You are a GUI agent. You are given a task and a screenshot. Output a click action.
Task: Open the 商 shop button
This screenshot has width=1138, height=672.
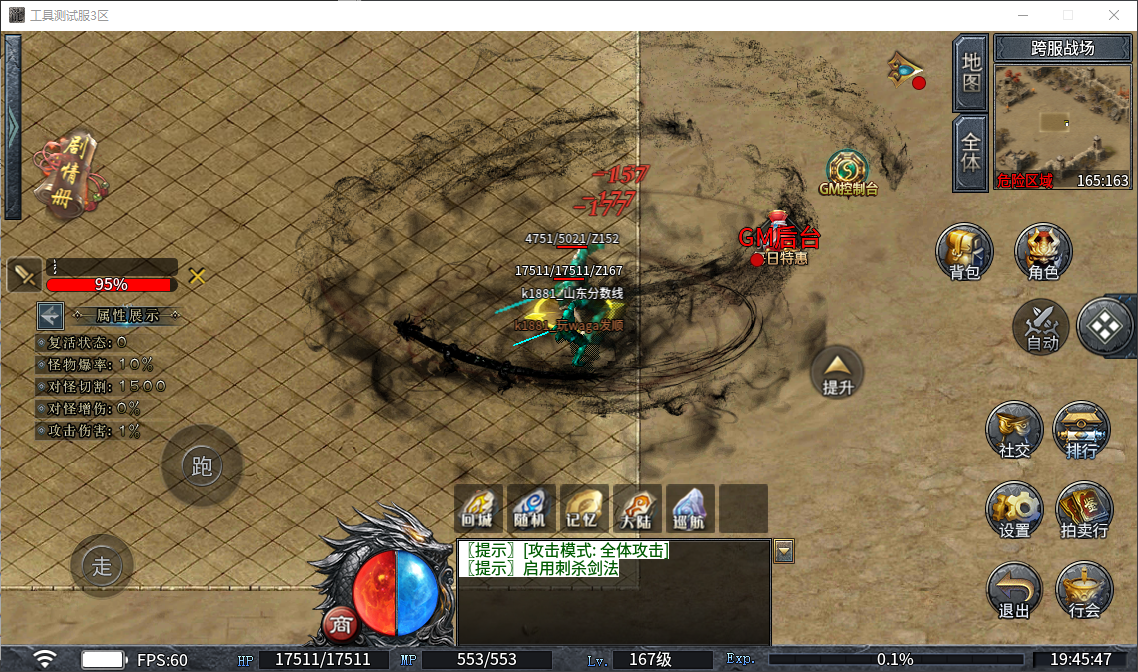coord(341,624)
